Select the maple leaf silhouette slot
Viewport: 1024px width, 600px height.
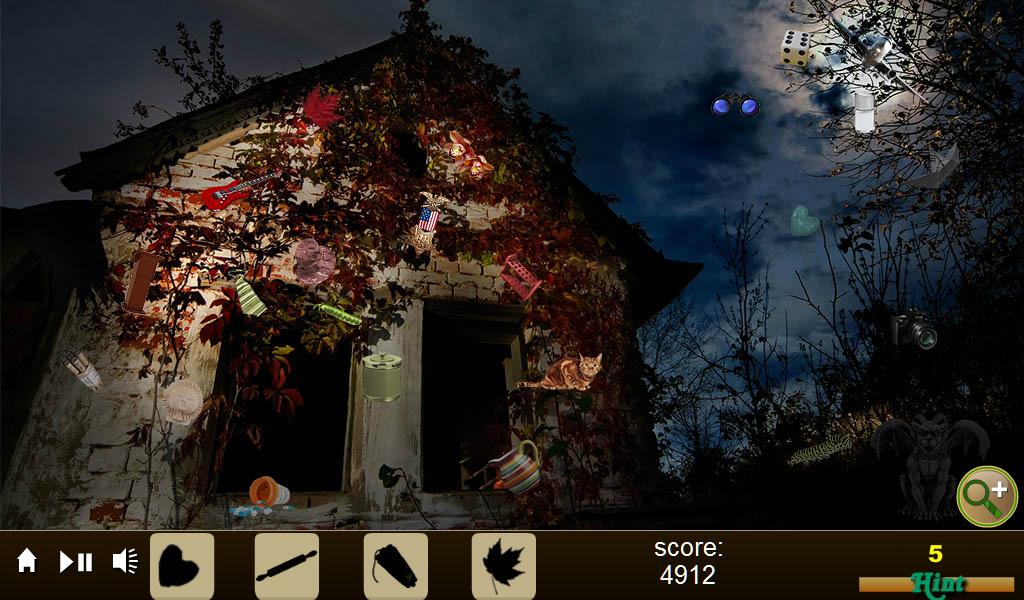click(503, 566)
